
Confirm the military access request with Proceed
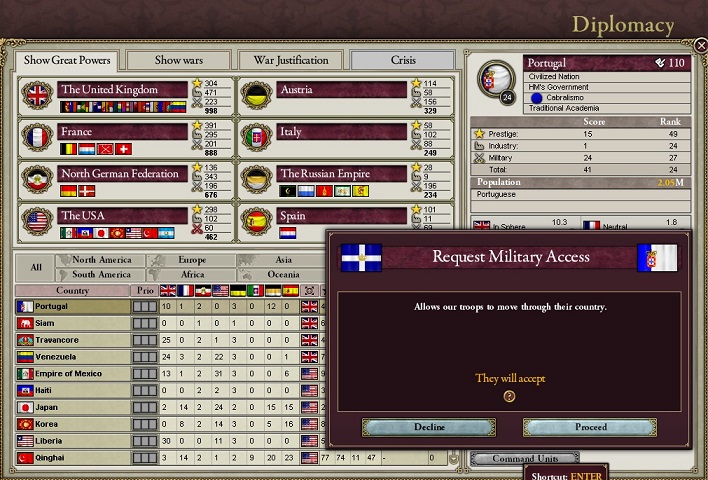(590, 427)
